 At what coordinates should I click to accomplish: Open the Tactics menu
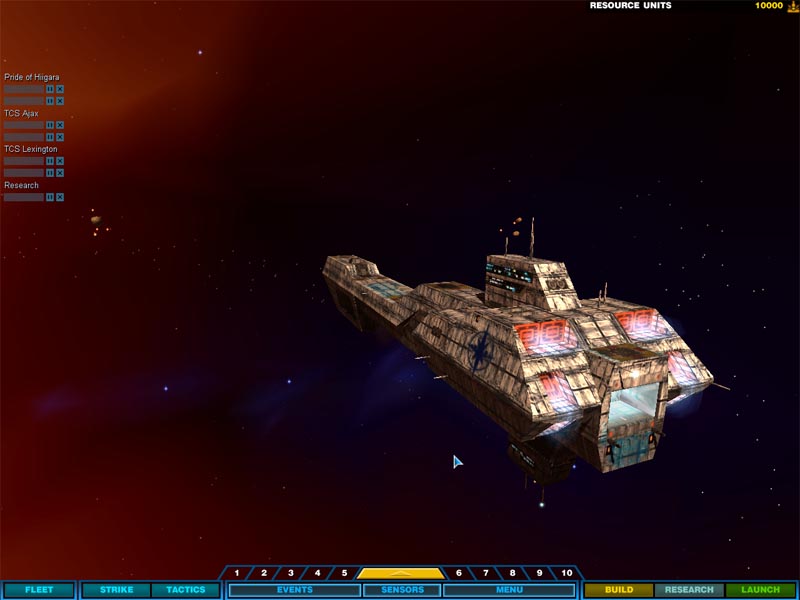(185, 590)
